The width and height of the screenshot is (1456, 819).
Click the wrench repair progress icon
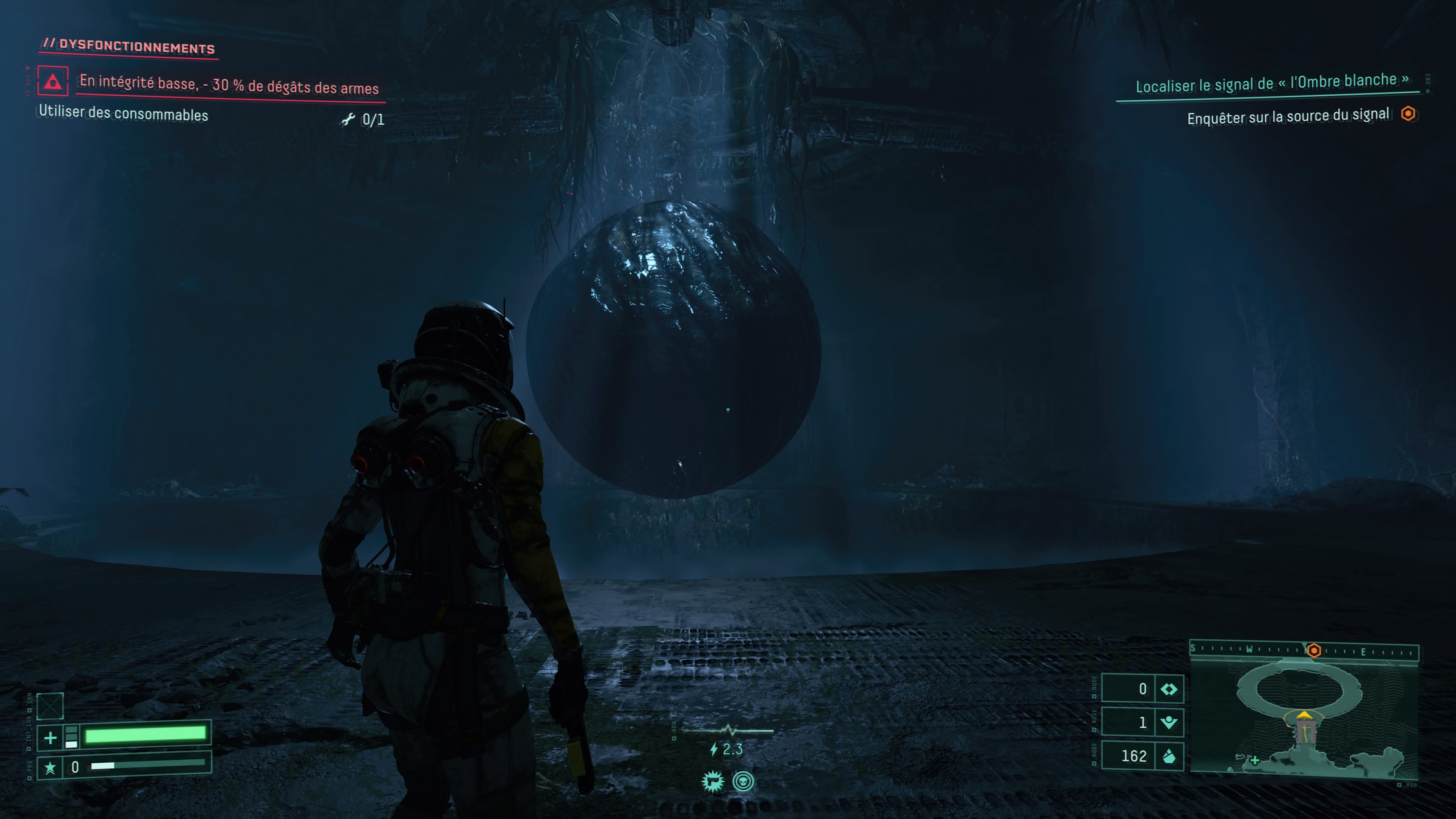(x=348, y=119)
